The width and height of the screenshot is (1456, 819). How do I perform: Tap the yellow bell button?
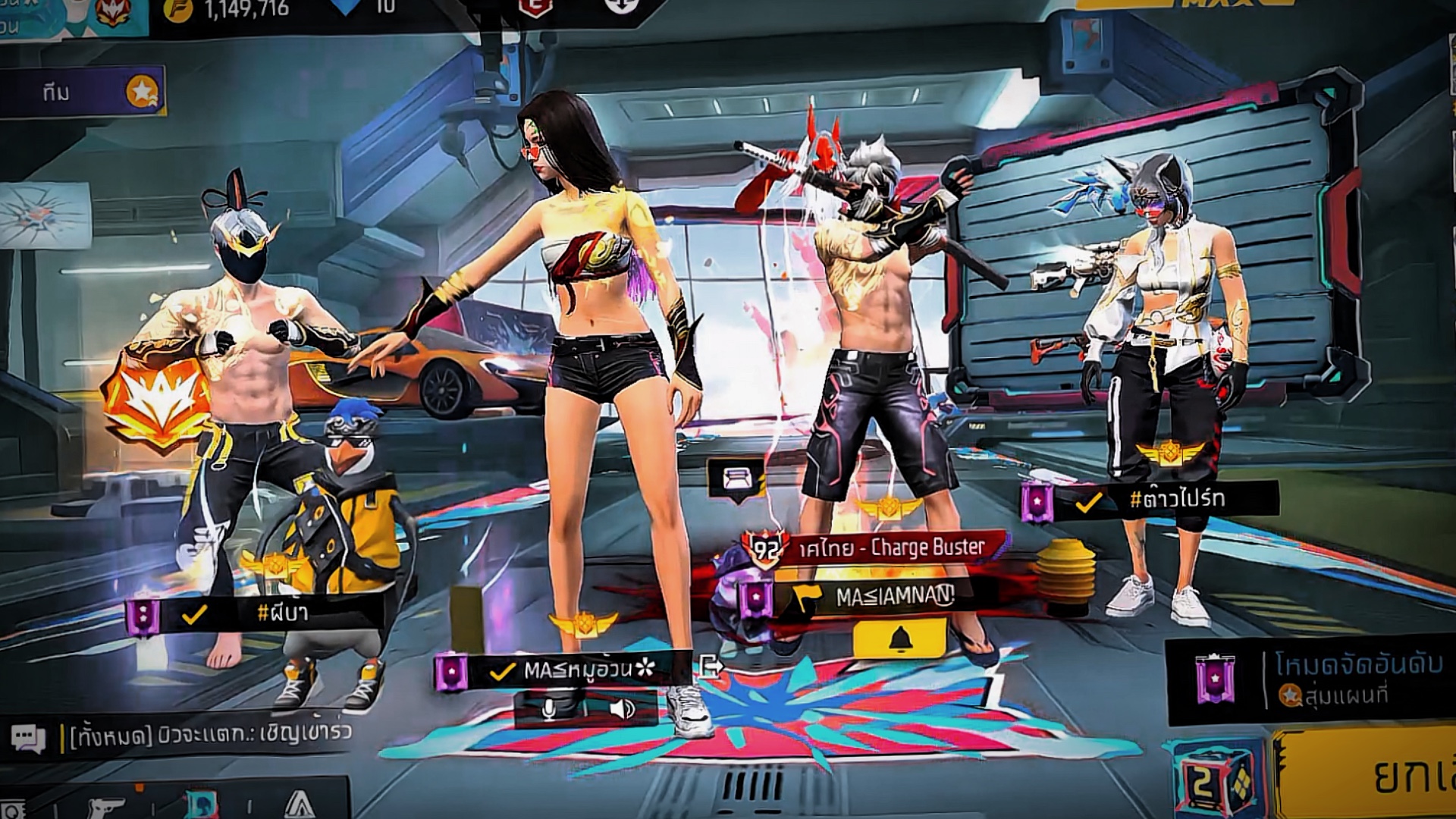click(899, 639)
